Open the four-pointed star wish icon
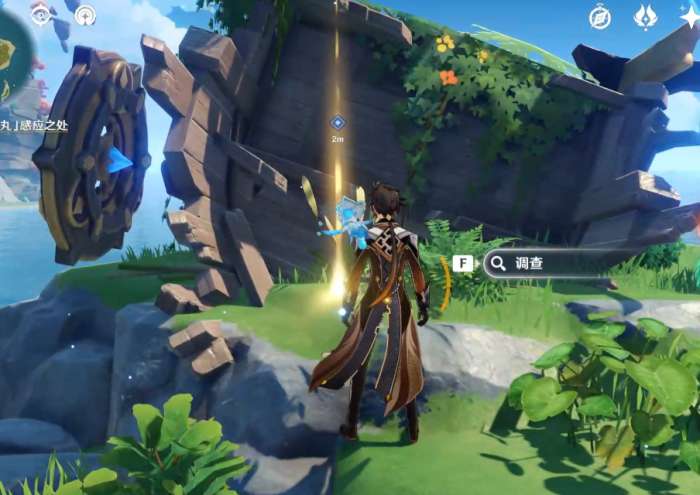700x495 pixels. tap(689, 17)
